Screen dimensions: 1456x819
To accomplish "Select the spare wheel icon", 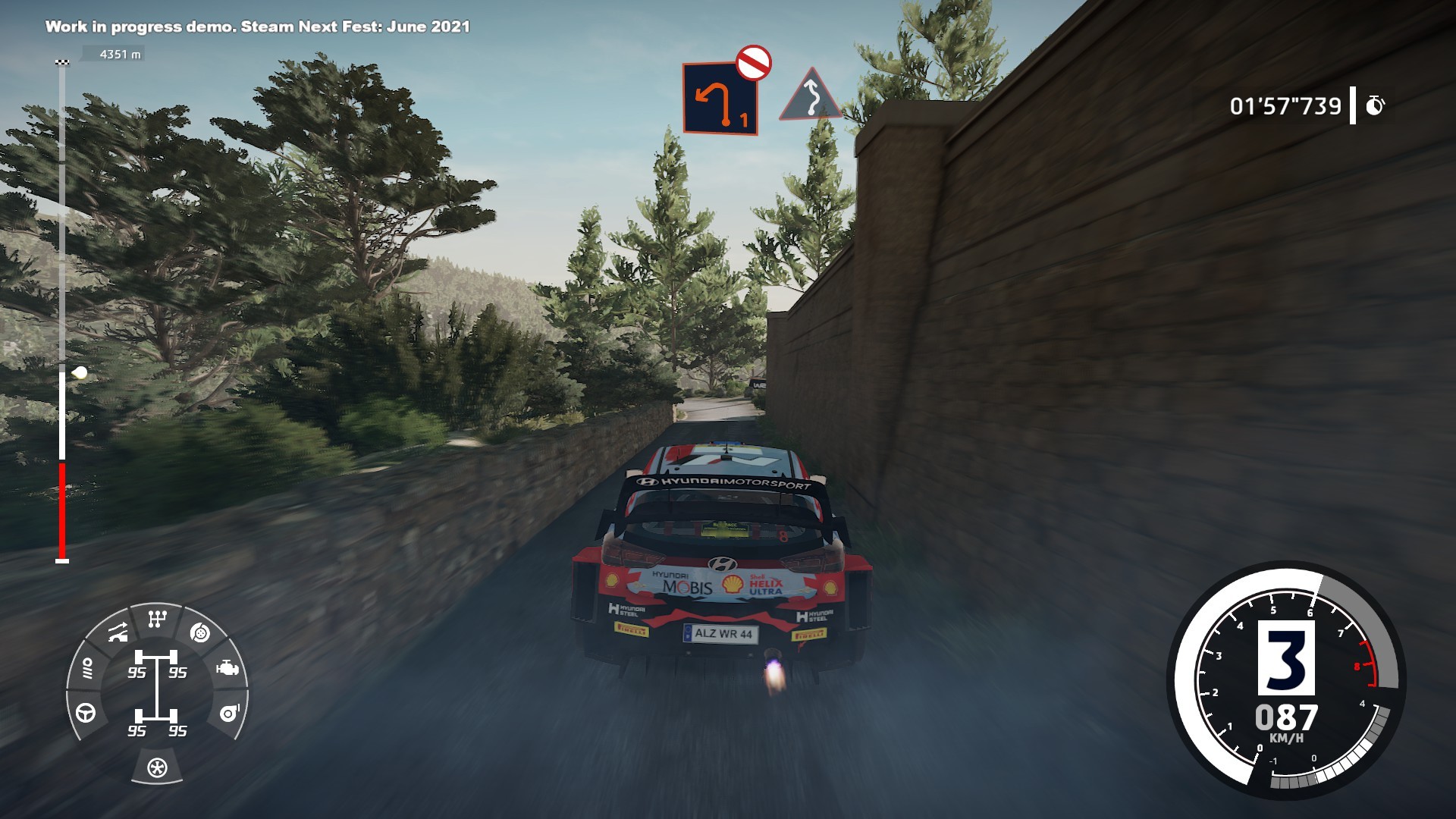I will (157, 767).
